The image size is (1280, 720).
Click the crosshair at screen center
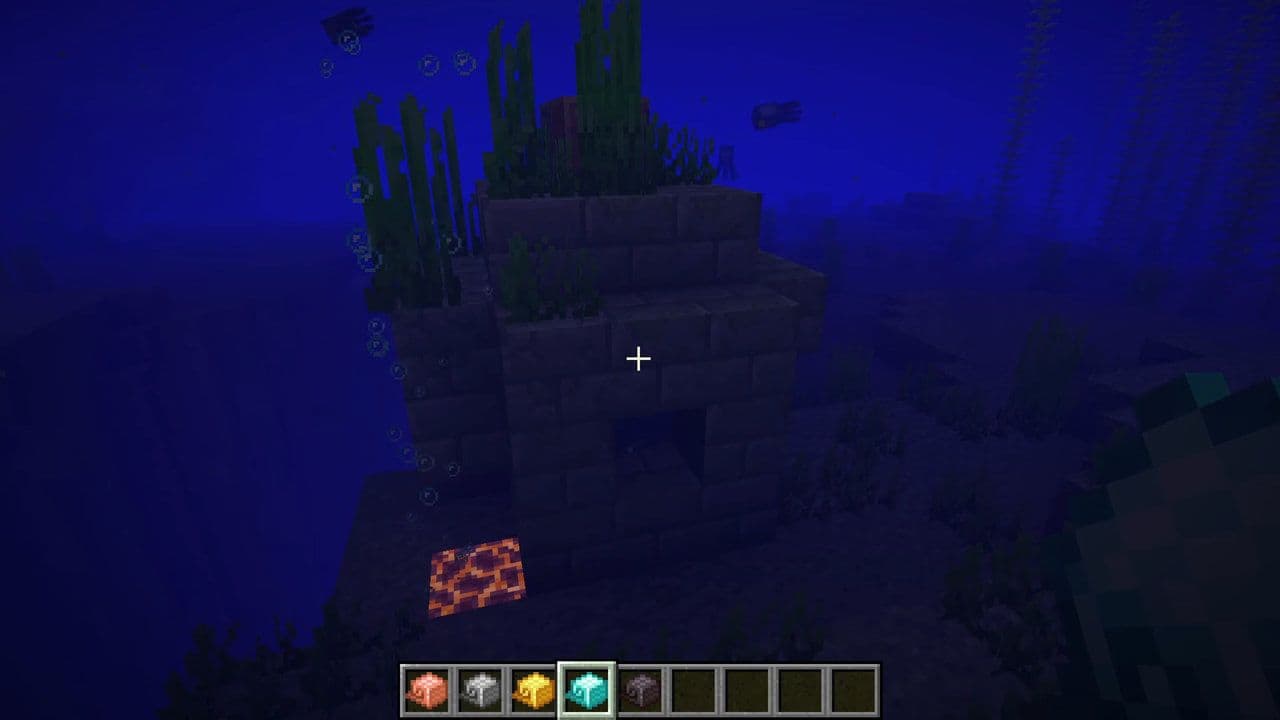point(637,357)
